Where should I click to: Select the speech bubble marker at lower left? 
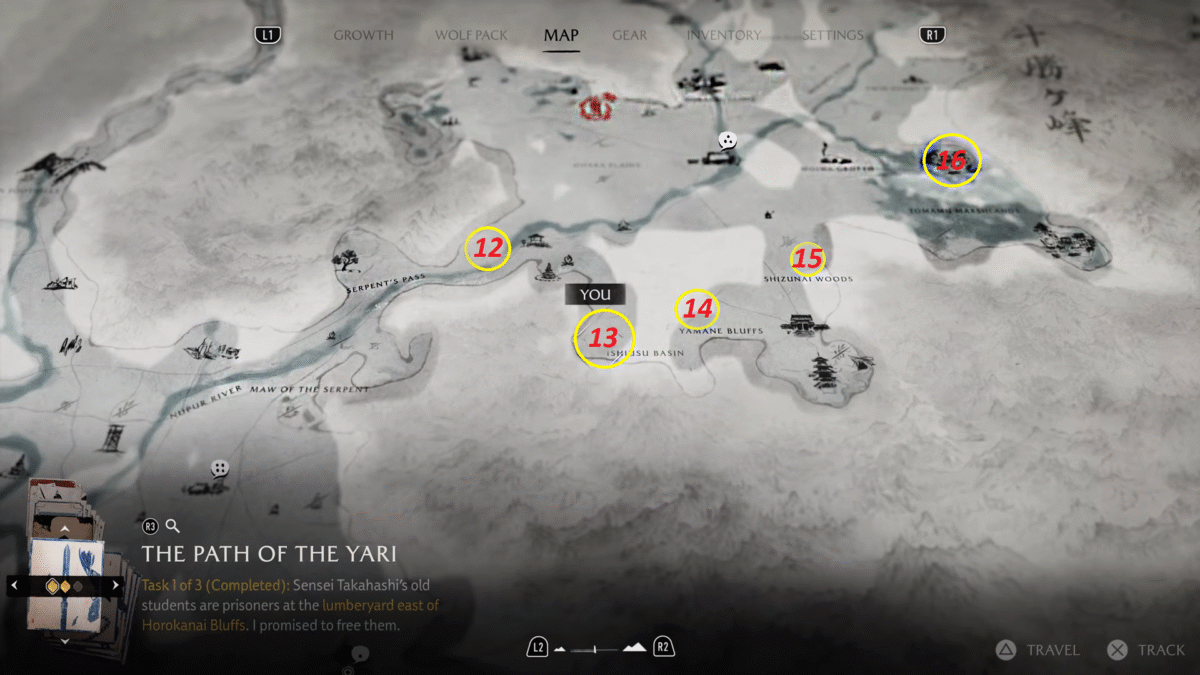click(x=220, y=468)
